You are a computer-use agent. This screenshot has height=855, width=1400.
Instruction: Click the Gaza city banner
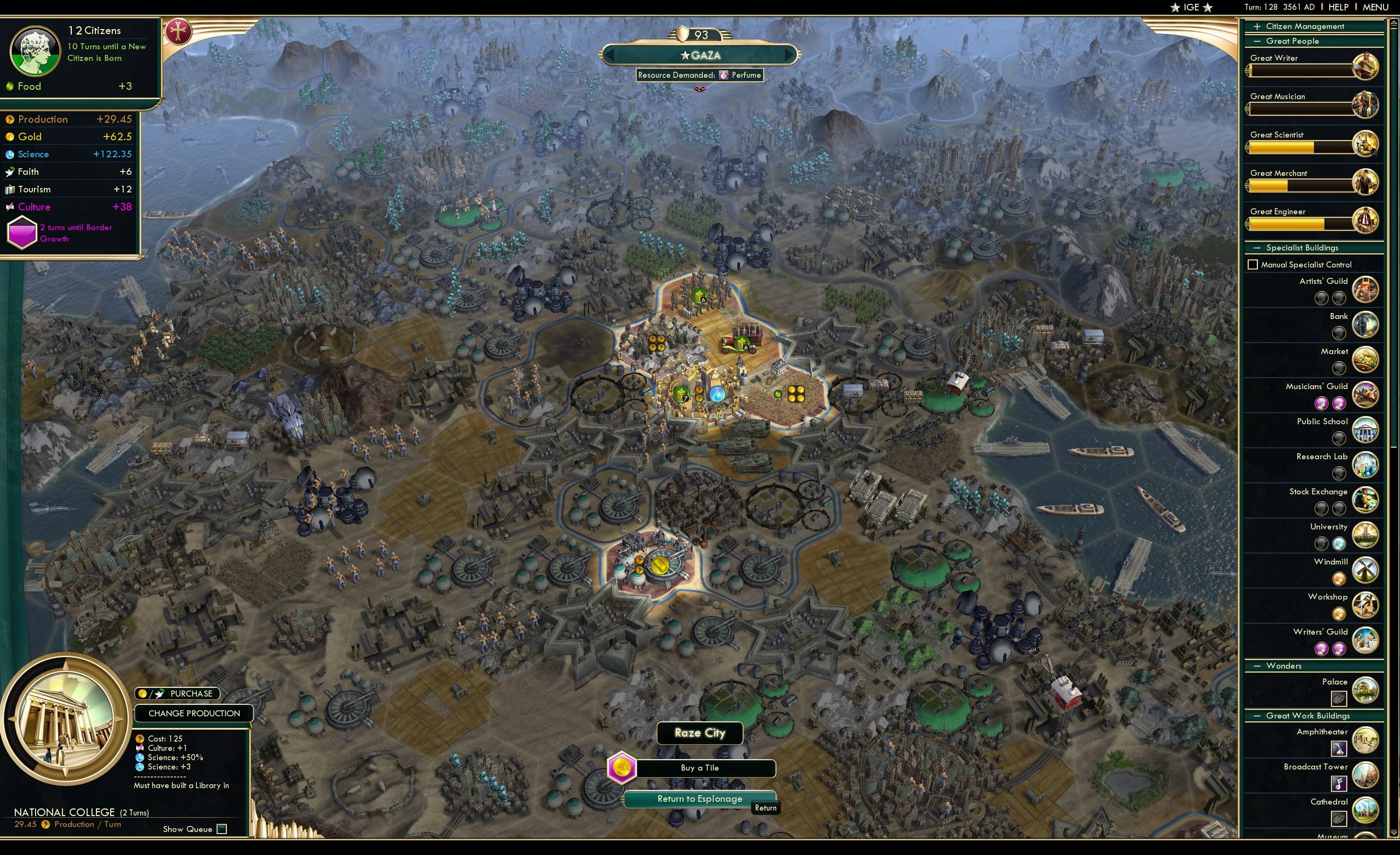click(700, 55)
